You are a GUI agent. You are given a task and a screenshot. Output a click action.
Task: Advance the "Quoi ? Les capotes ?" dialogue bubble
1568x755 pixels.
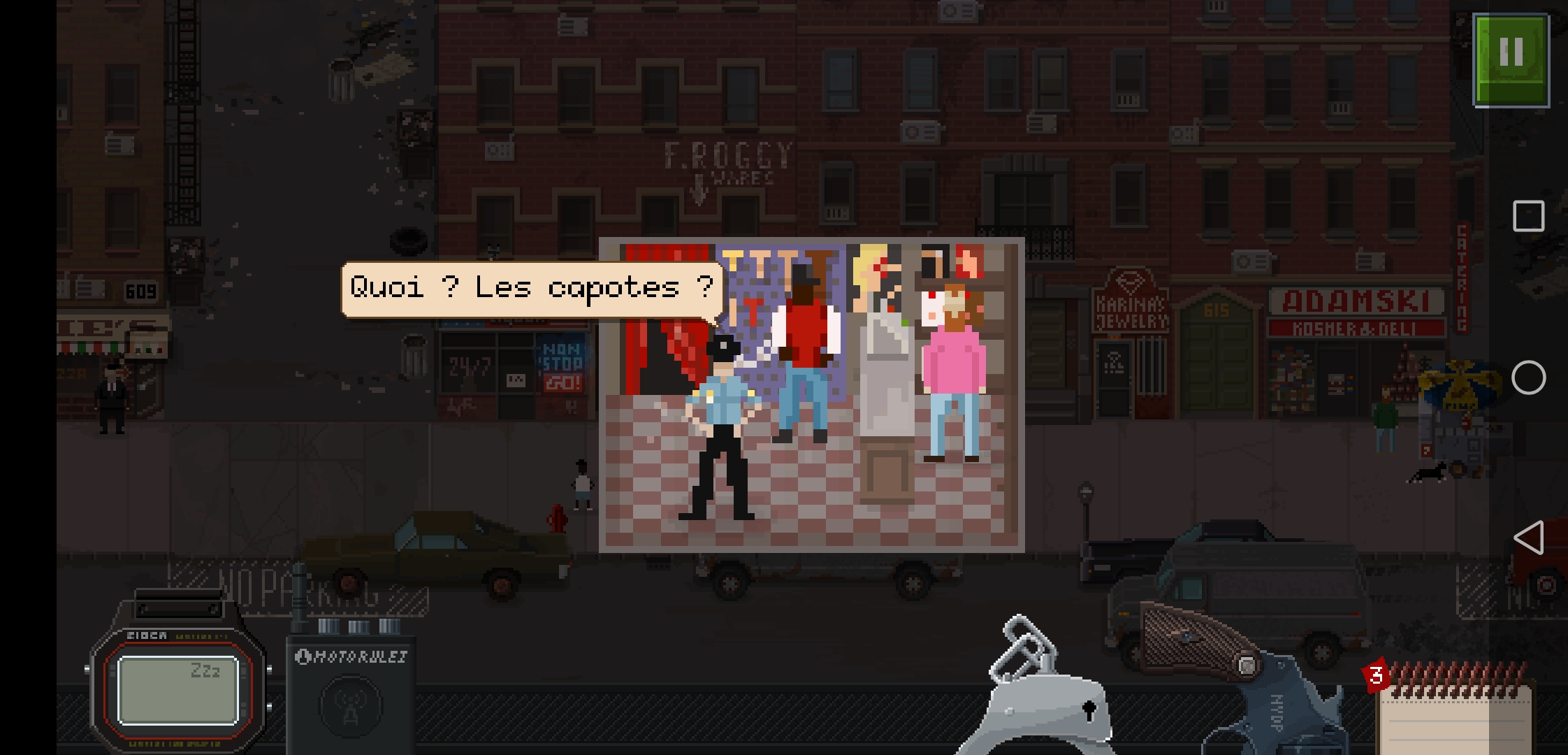(531, 289)
